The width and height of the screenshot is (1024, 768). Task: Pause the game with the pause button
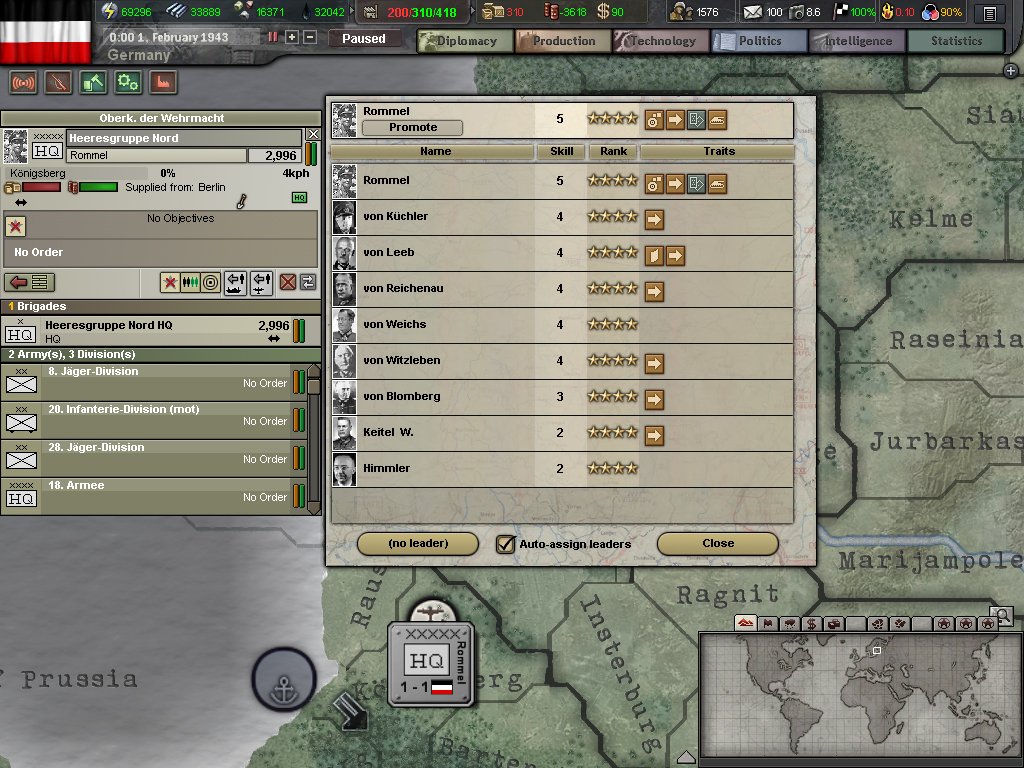point(273,37)
